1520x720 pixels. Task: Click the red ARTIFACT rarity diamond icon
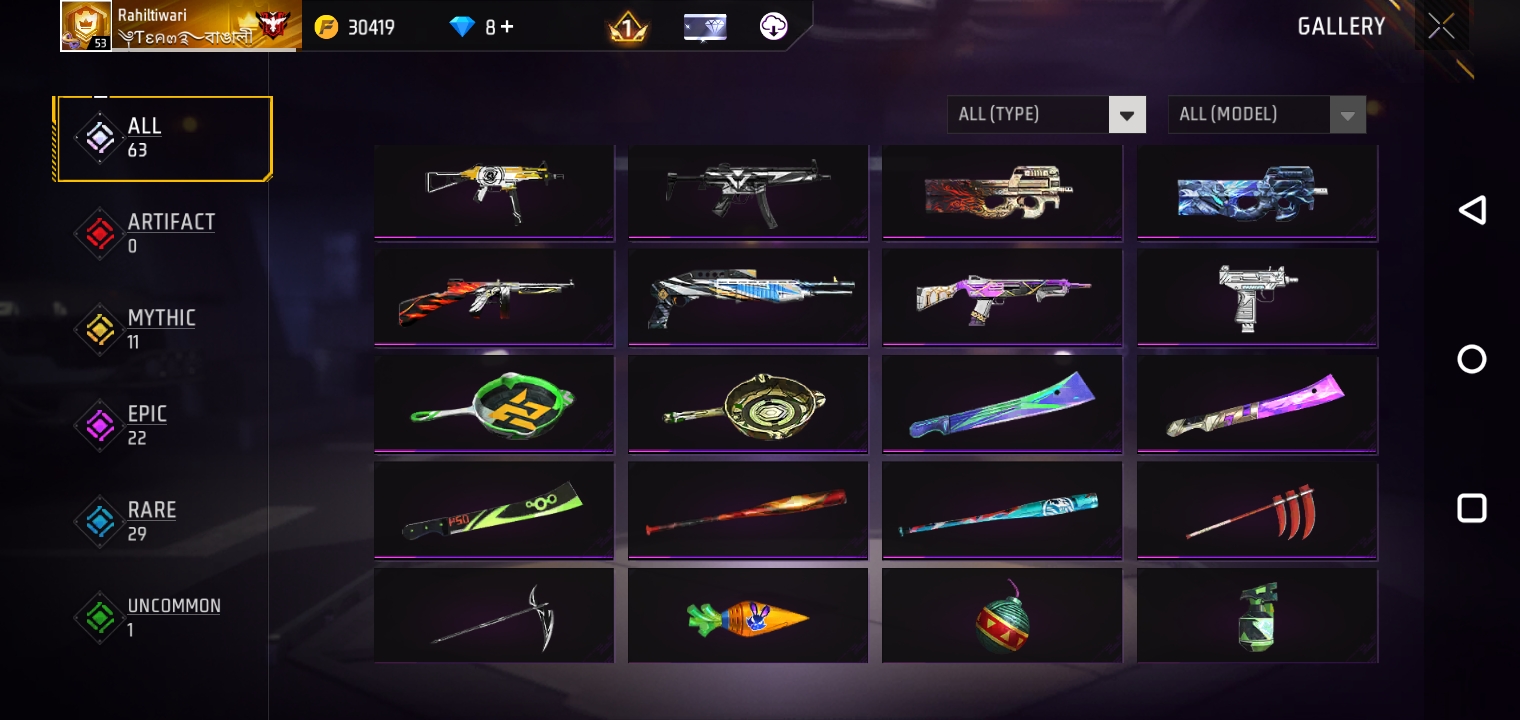[100, 233]
